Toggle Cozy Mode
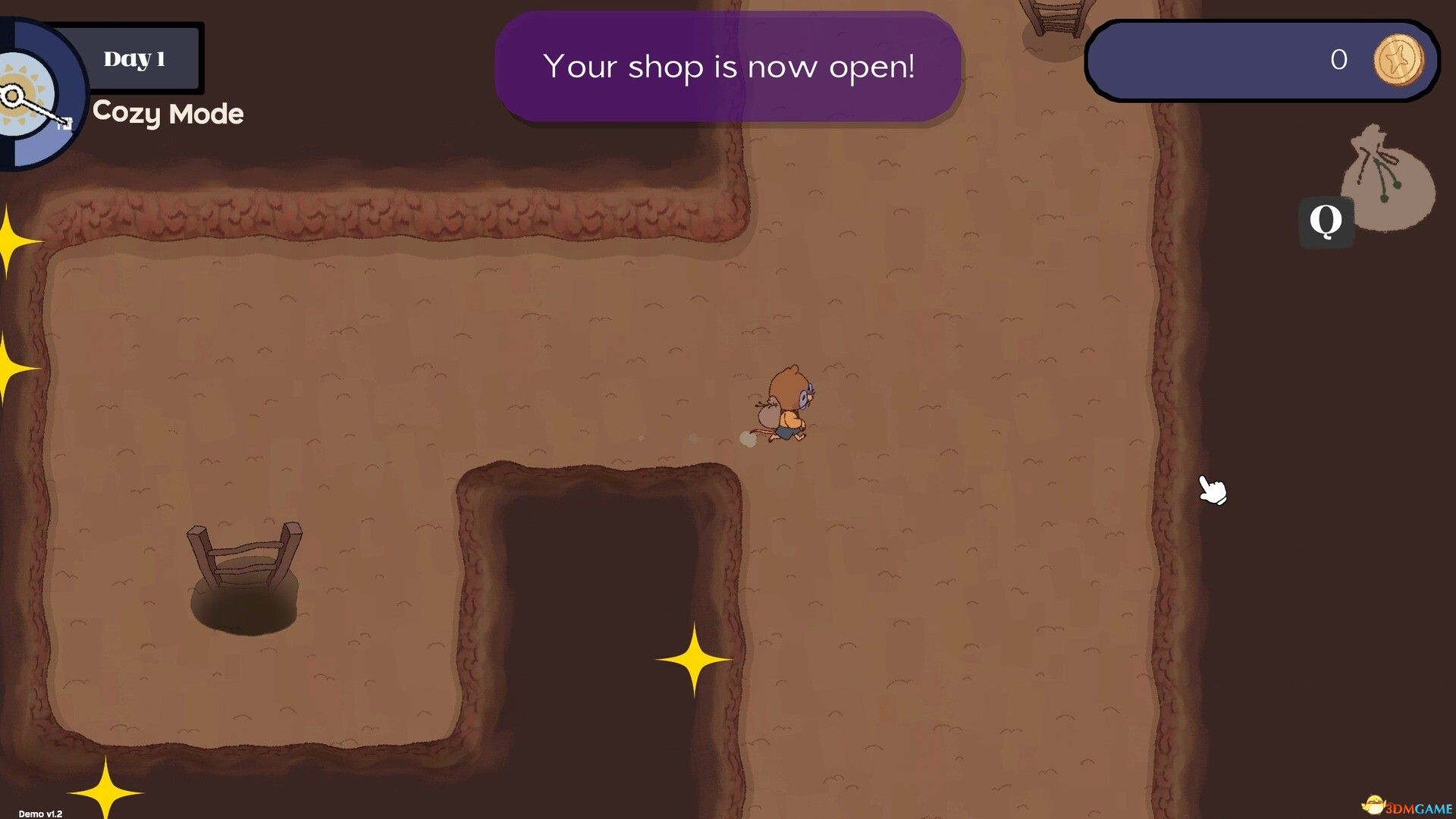This screenshot has height=819, width=1456. [x=167, y=114]
